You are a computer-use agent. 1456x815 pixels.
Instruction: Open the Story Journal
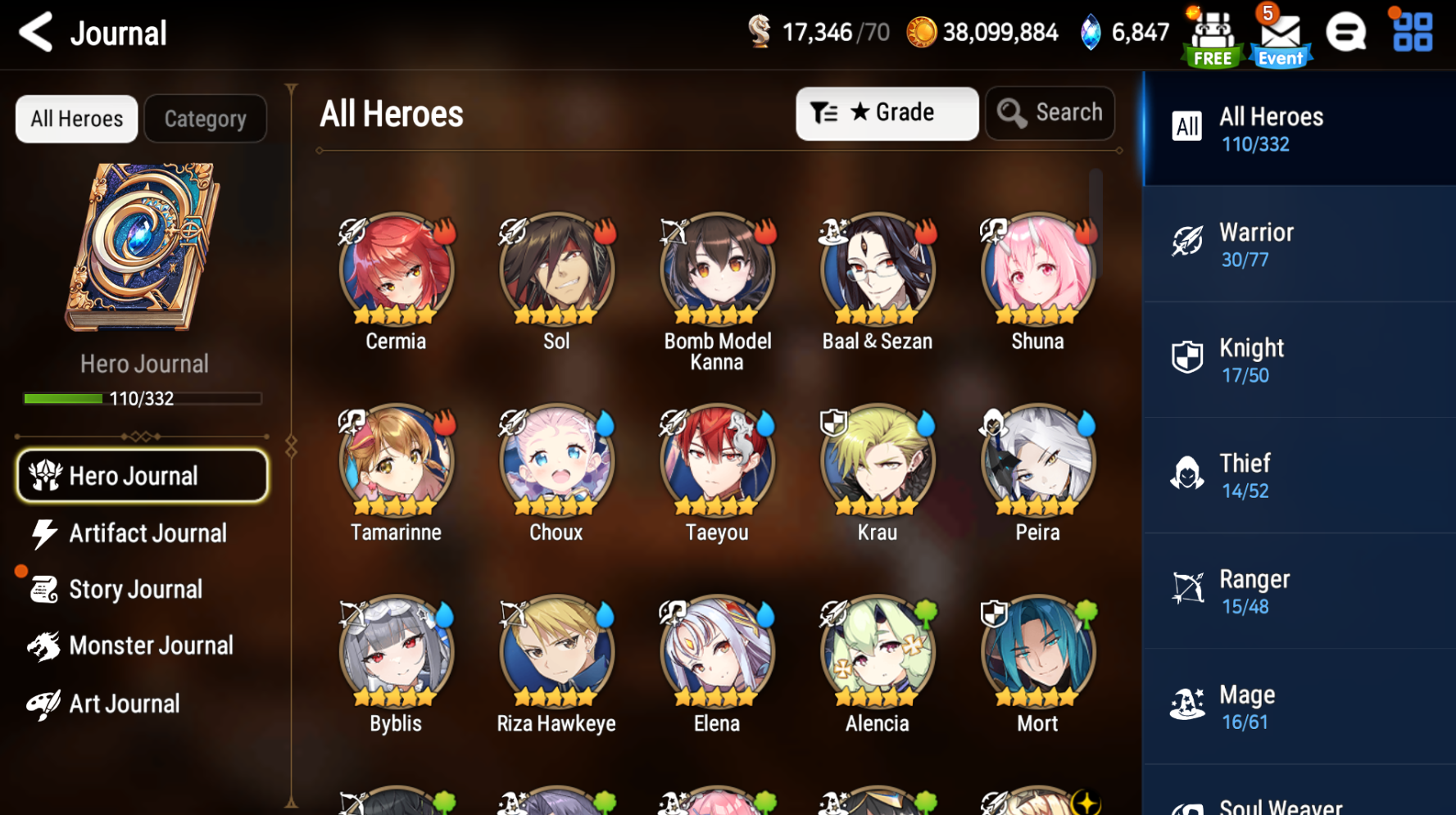click(136, 589)
